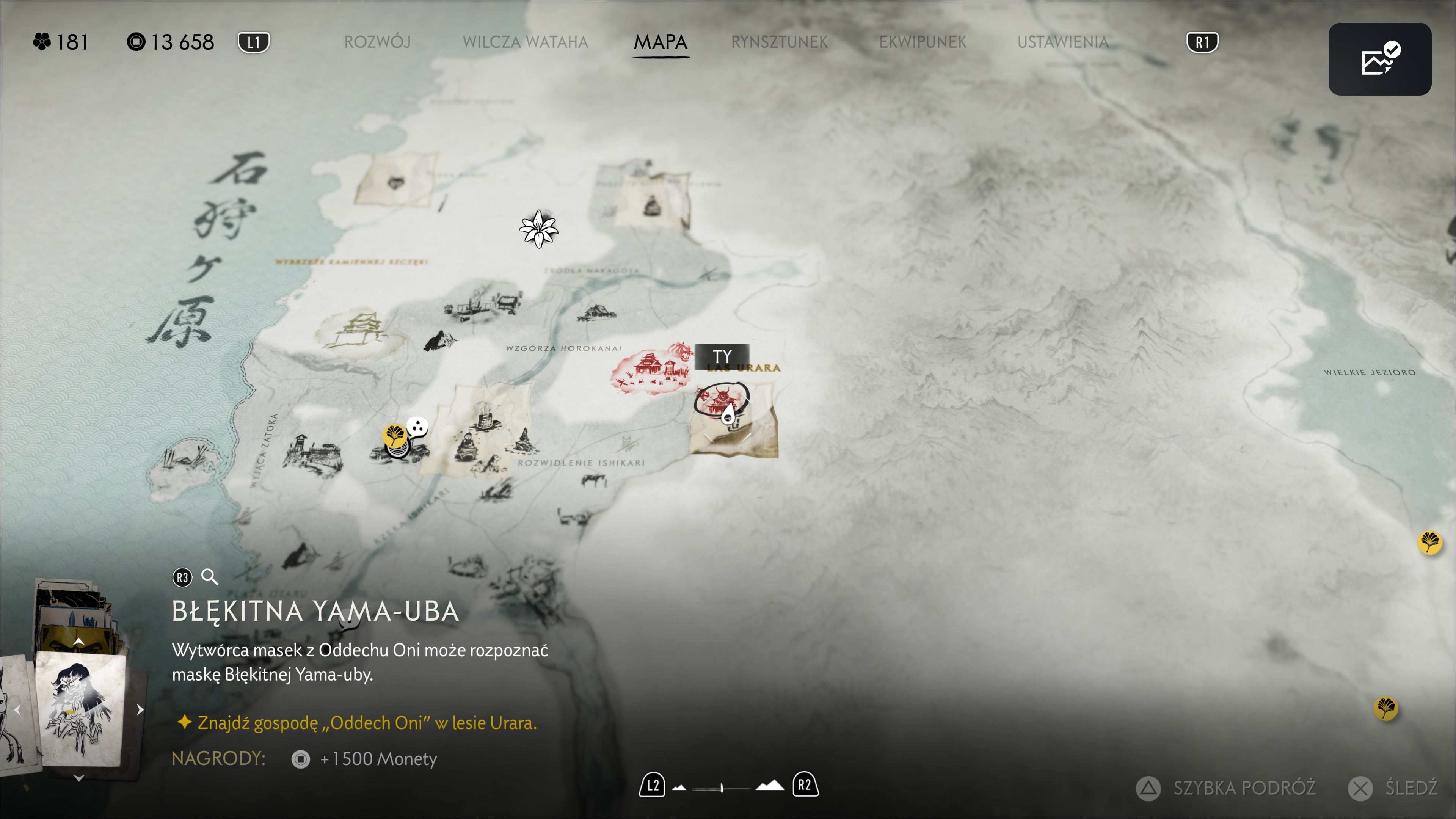Image resolution: width=1456 pixels, height=819 pixels.
Task: Show the next card with right arrow
Action: 140,710
